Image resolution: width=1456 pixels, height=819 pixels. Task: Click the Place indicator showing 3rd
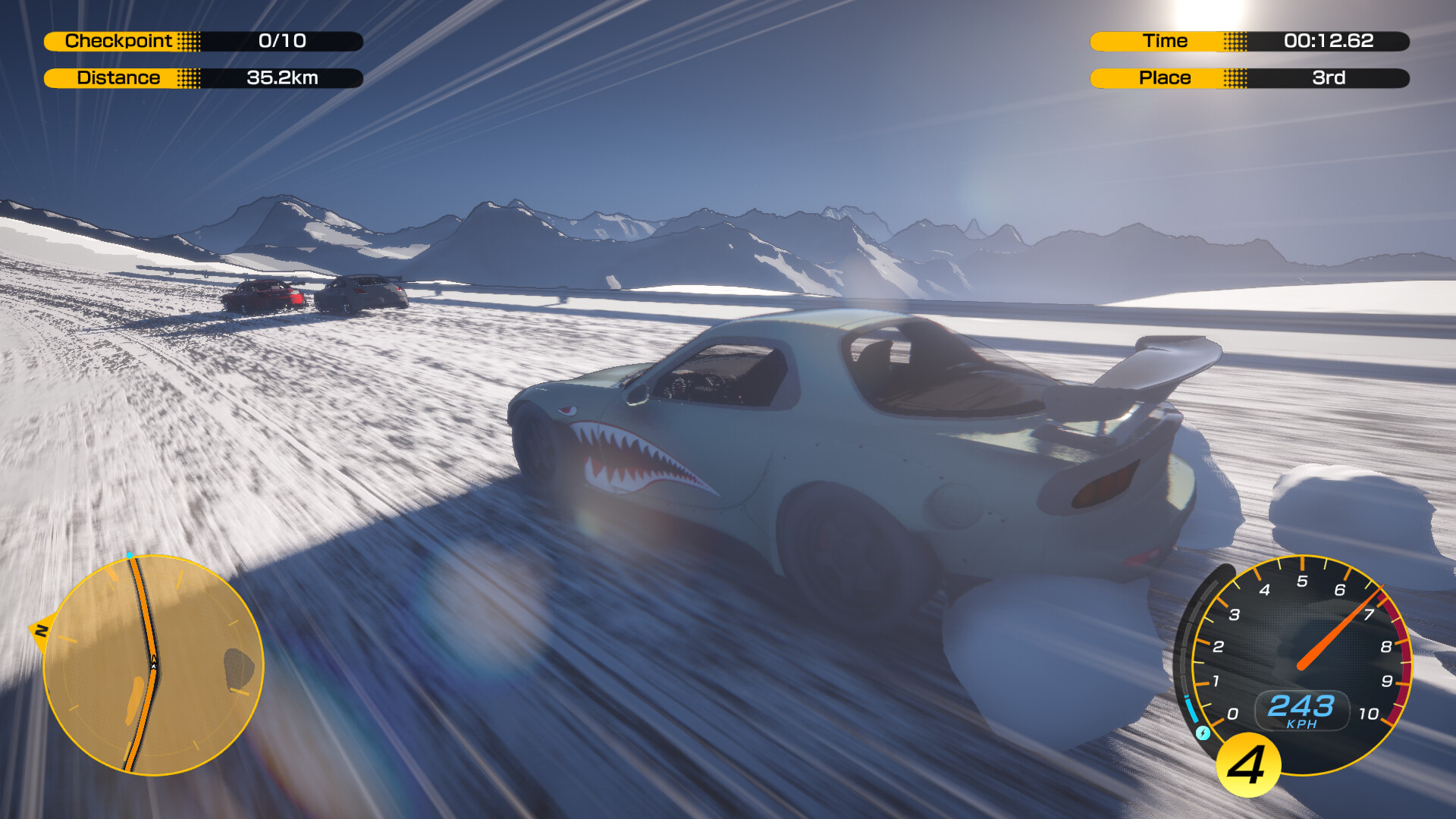[x=1337, y=77]
